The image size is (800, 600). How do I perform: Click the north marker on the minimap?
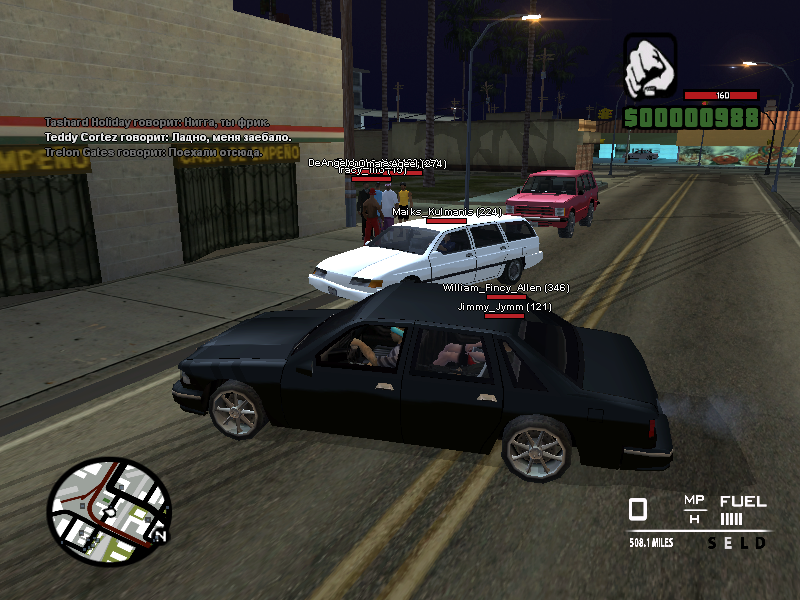point(159,537)
